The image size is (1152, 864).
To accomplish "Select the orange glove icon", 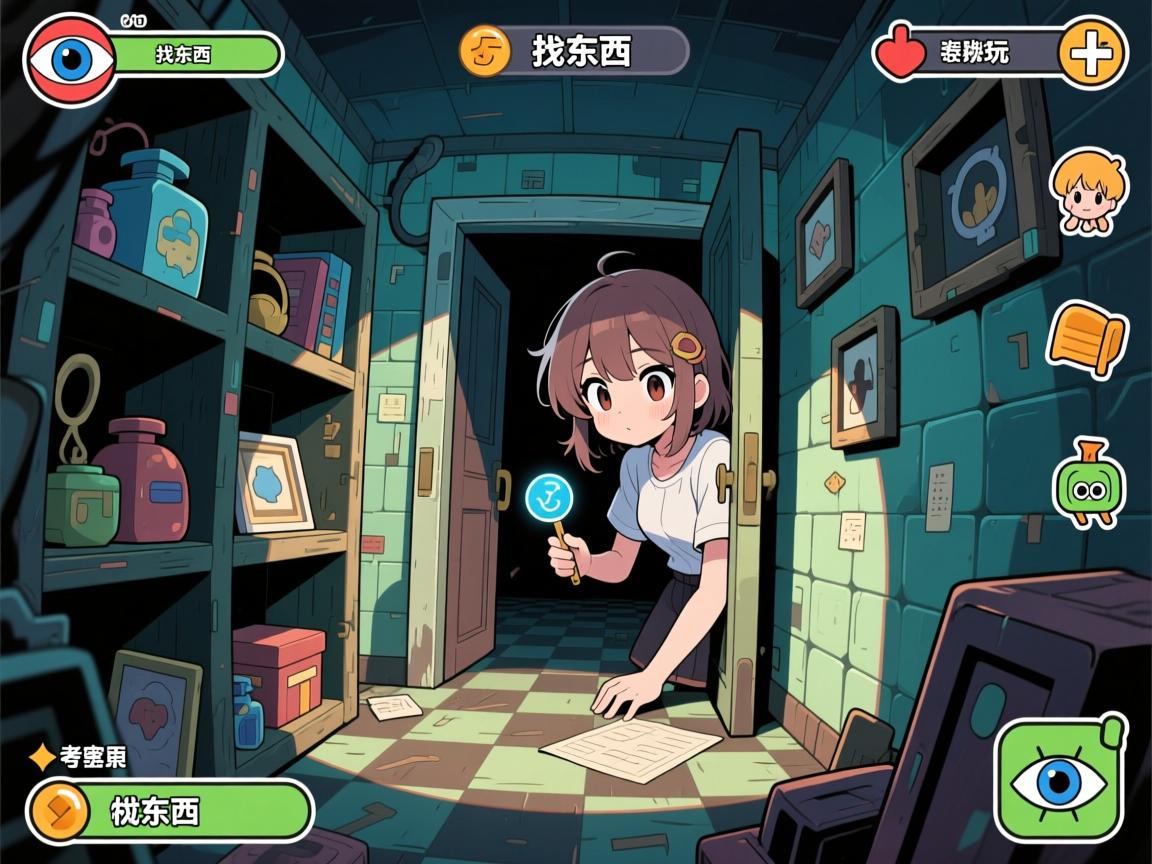I will coord(1087,338).
